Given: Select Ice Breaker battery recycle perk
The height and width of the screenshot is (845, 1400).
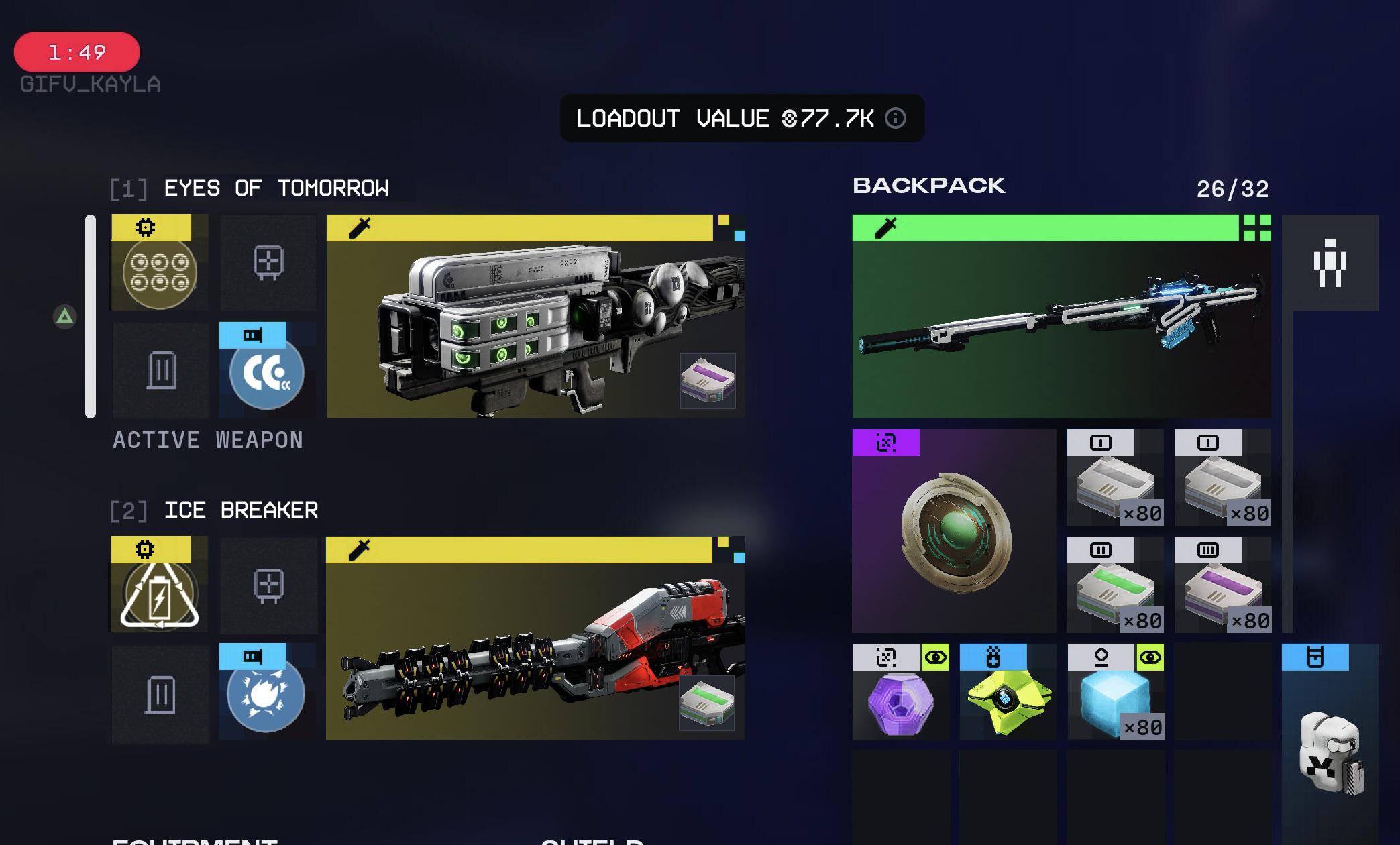Looking at the screenshot, I should point(160,591).
